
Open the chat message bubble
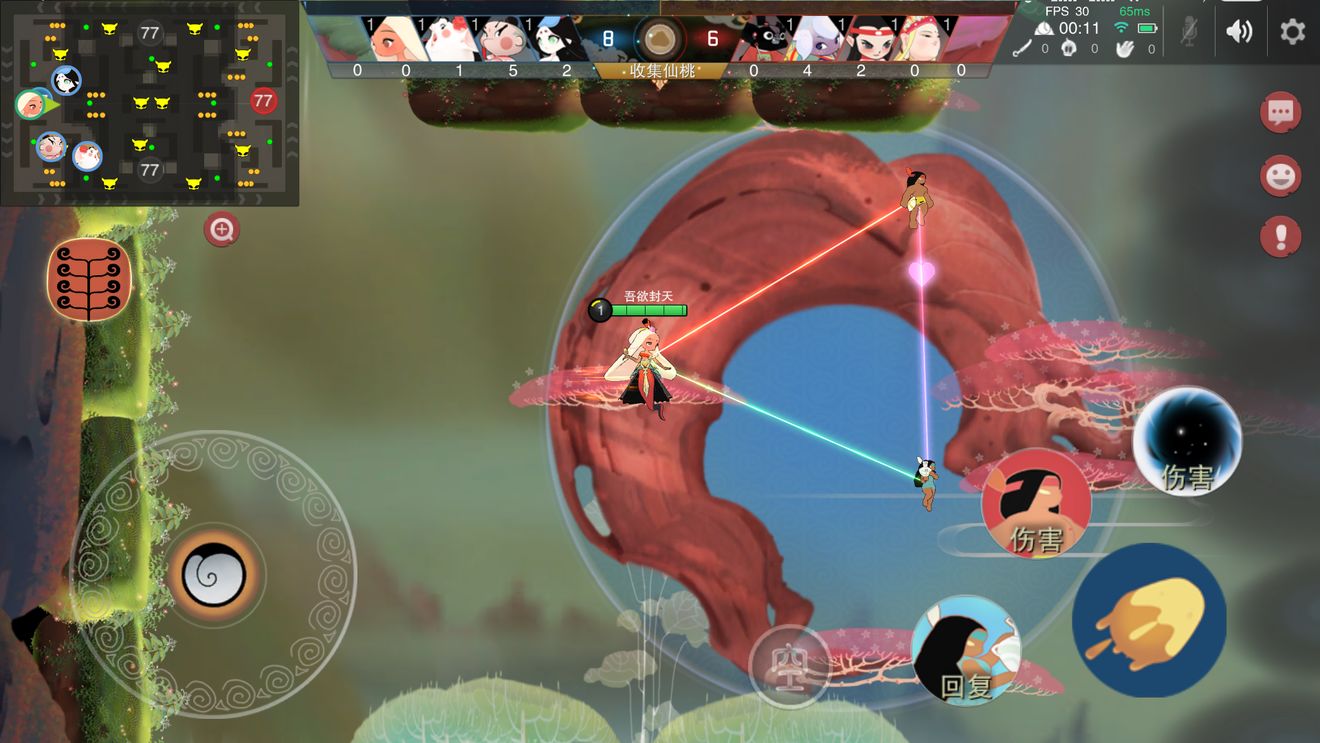pyautogui.click(x=1281, y=112)
